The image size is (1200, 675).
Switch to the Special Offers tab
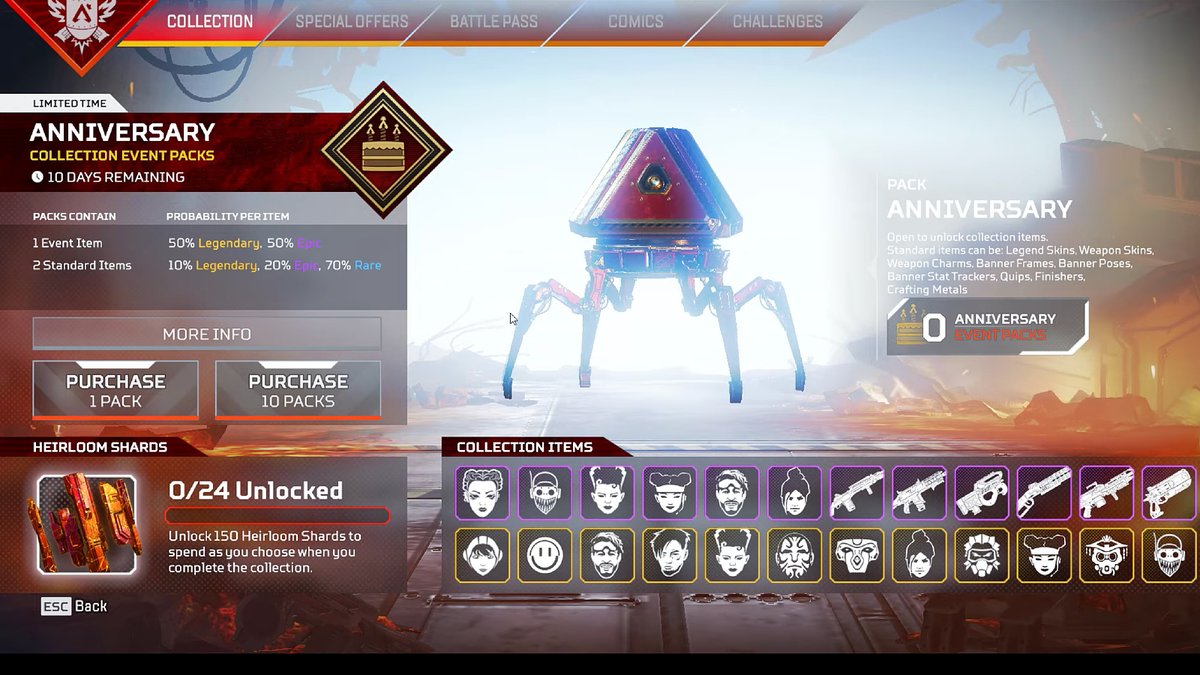point(352,21)
